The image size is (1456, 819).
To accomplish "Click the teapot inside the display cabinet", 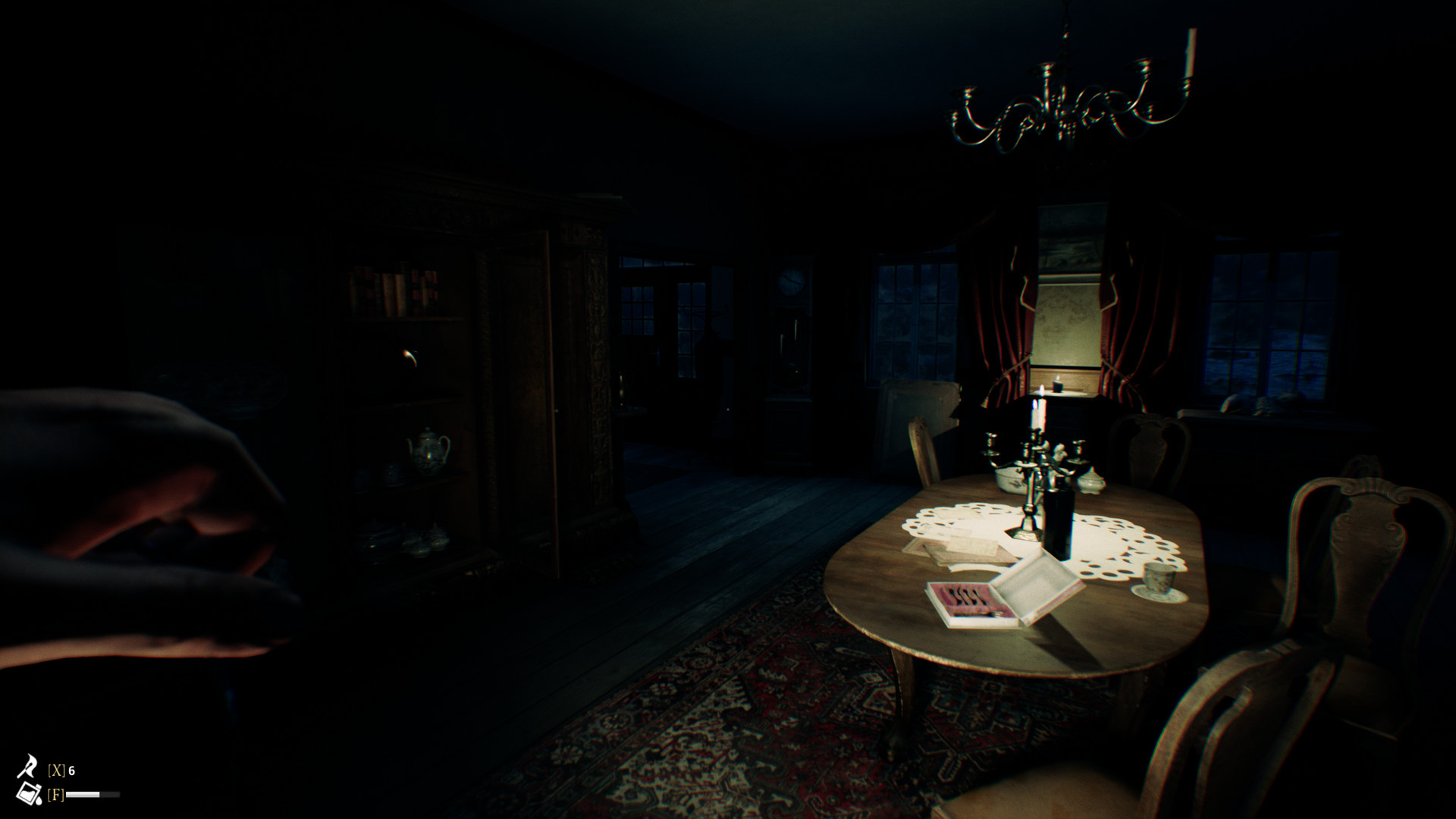I will [427, 451].
